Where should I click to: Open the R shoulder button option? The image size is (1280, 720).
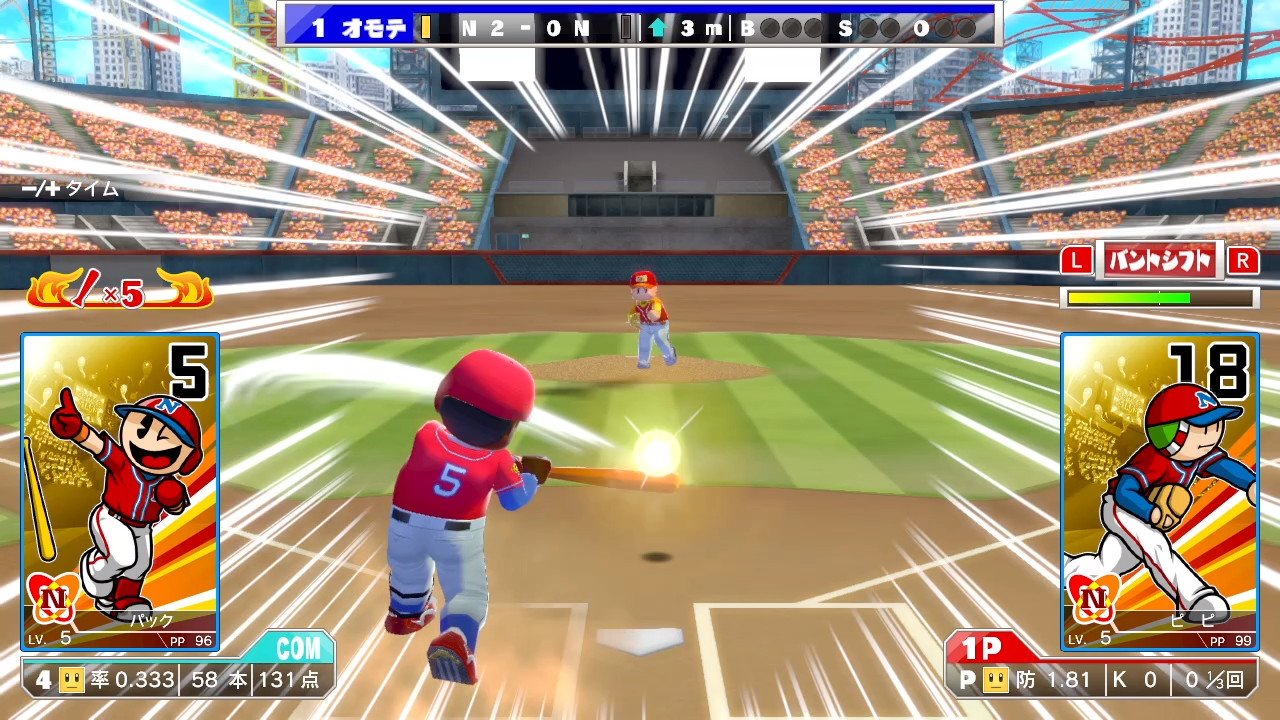[x=1243, y=259]
